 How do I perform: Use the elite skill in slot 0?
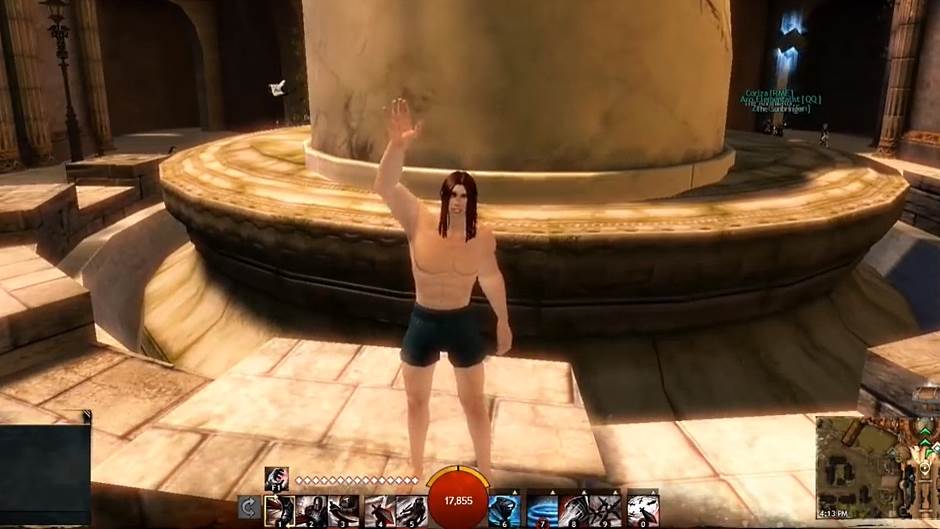(x=641, y=510)
